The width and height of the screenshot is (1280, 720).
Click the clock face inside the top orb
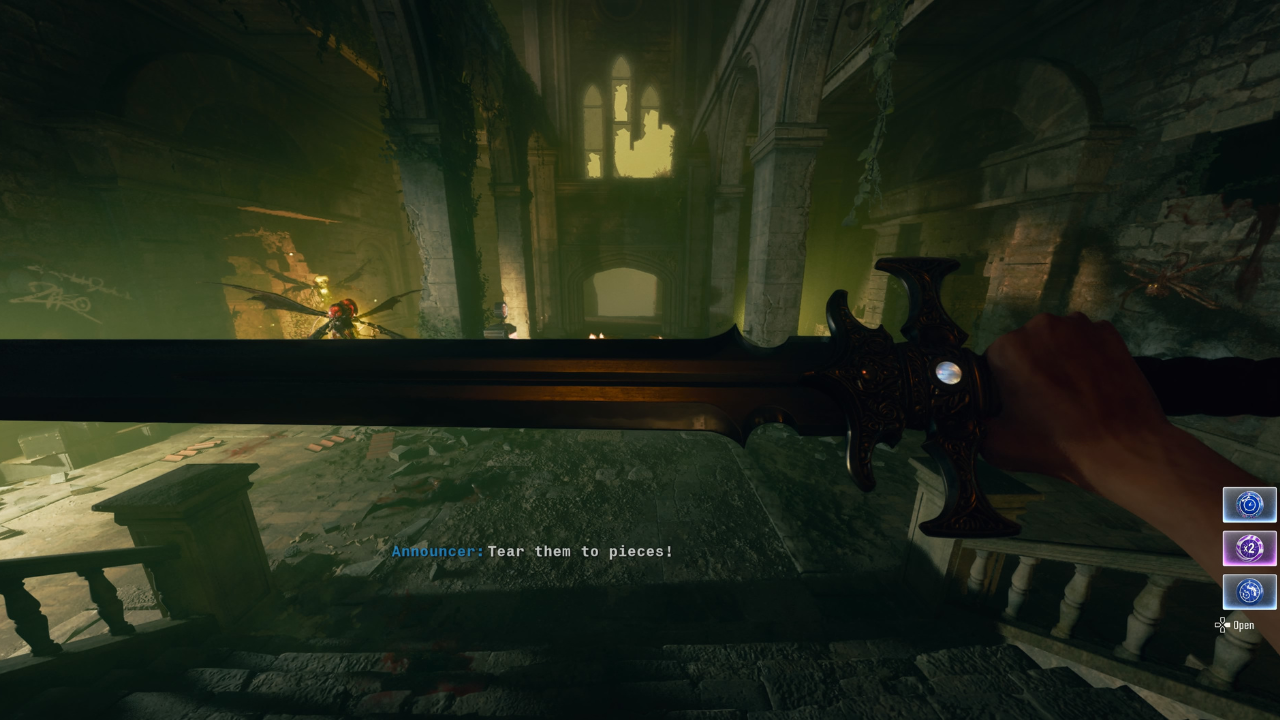point(1249,505)
